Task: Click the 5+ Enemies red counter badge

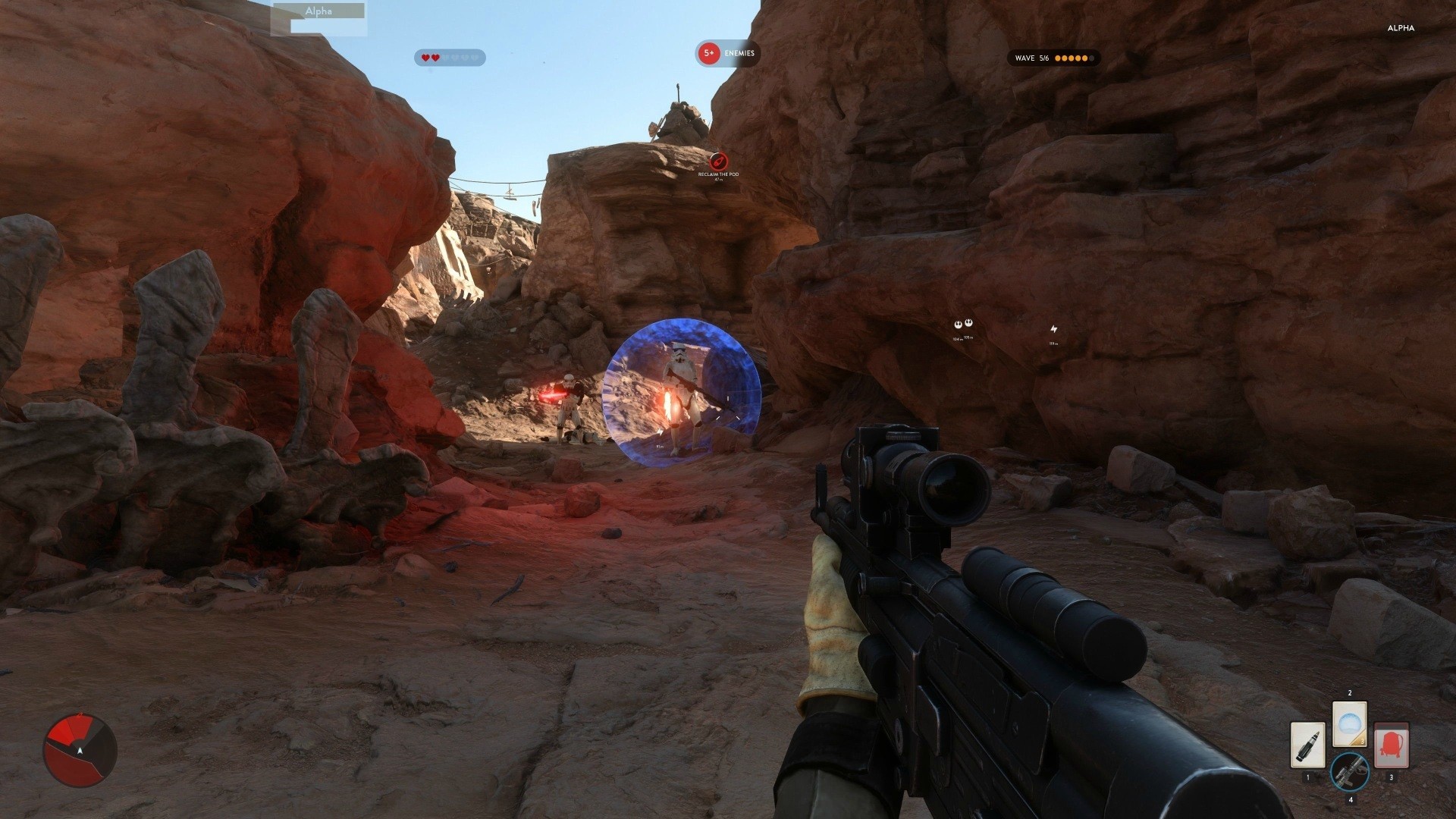Action: tap(708, 54)
